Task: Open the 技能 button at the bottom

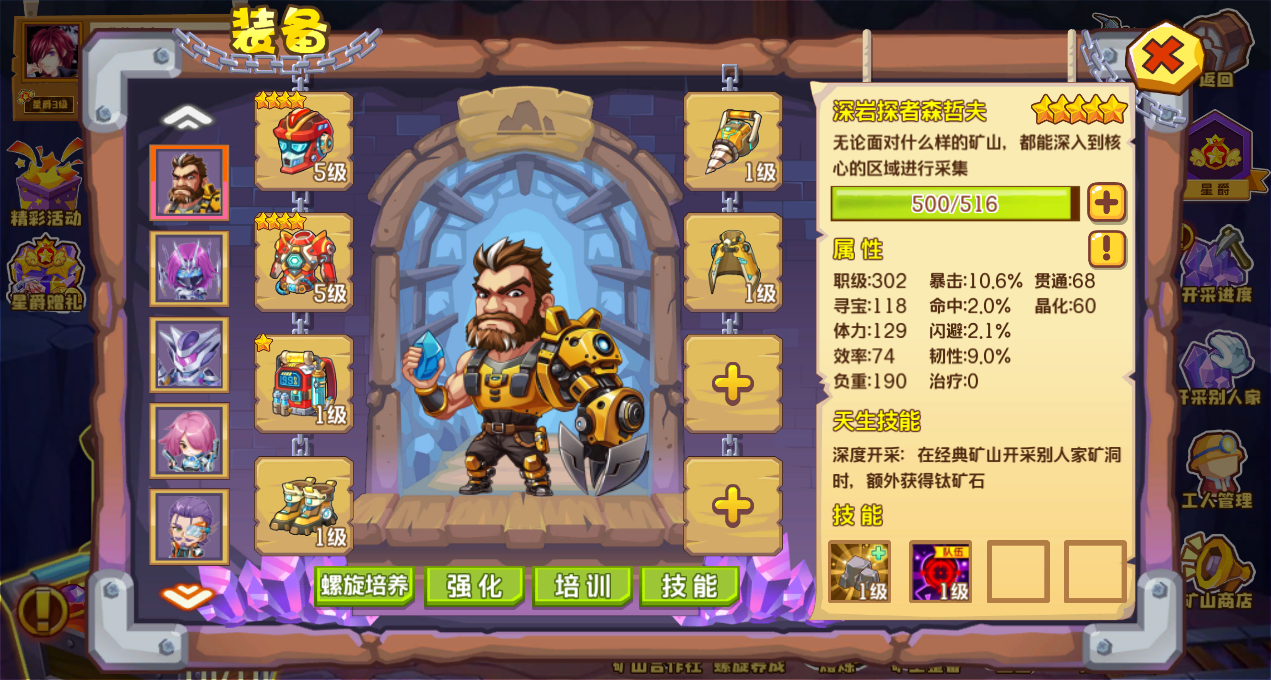Action: pos(690,585)
